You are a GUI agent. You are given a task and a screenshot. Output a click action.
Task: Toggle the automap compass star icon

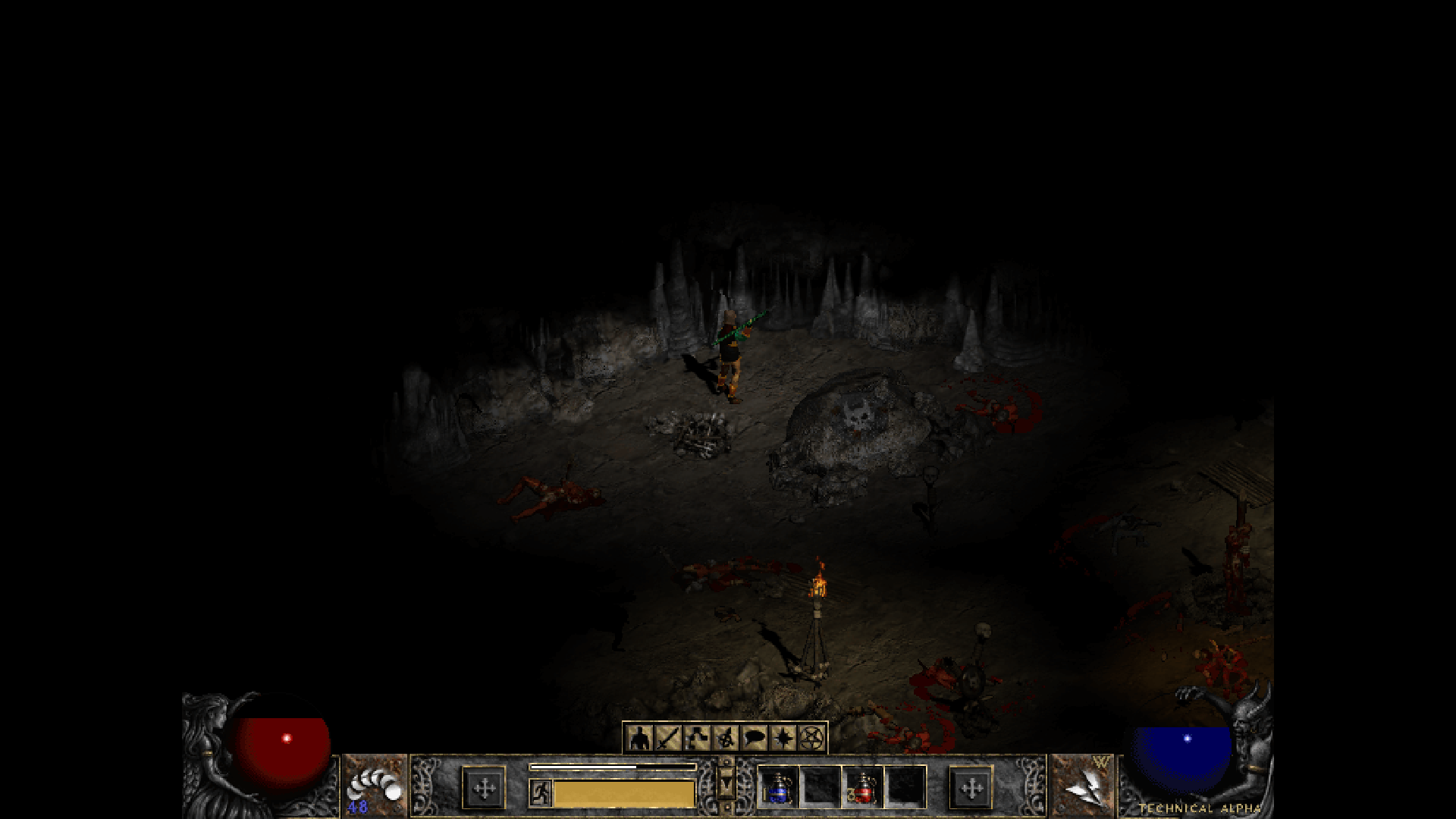tap(783, 737)
